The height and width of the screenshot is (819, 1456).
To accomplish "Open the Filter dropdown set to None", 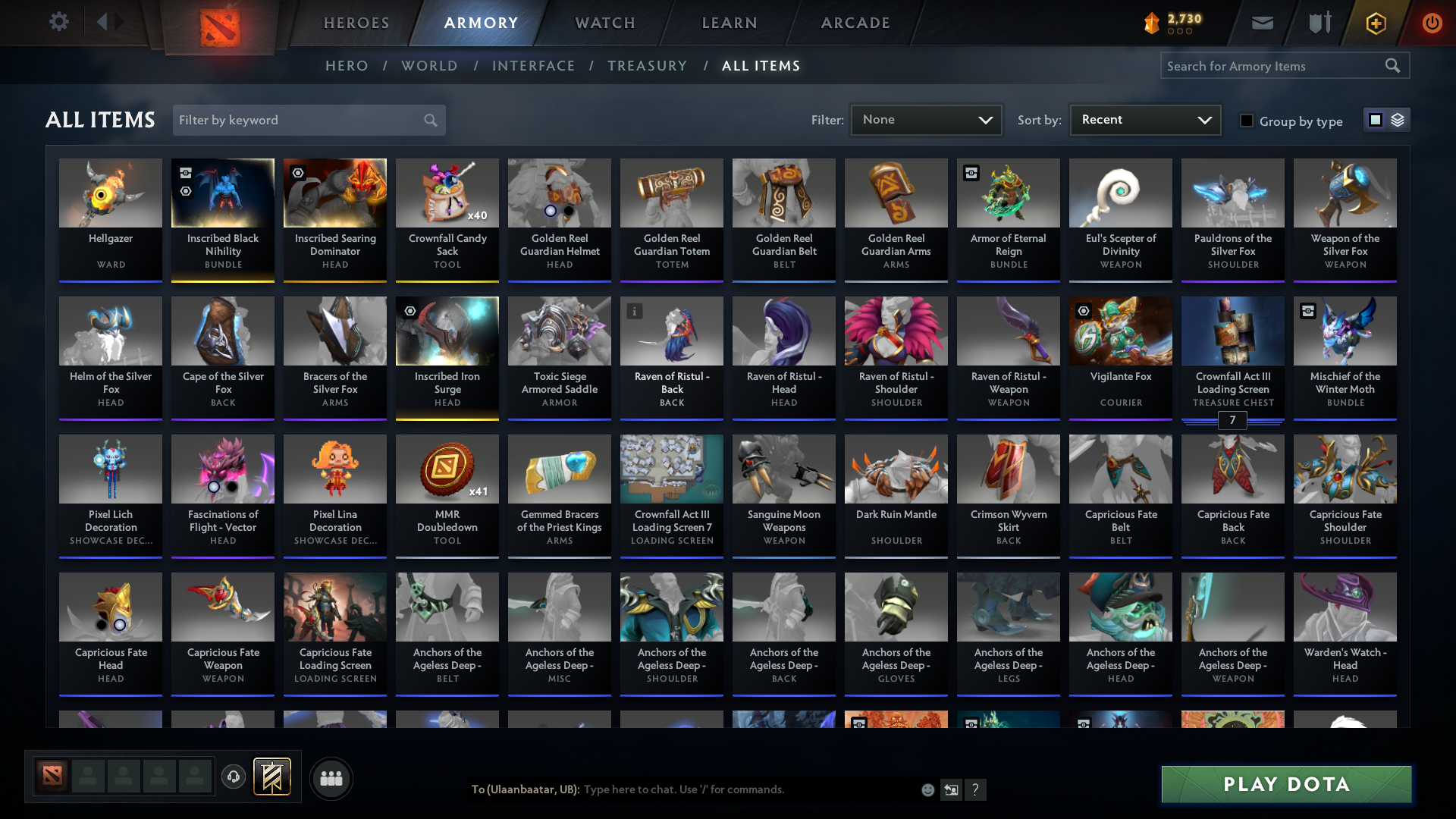I will (926, 119).
